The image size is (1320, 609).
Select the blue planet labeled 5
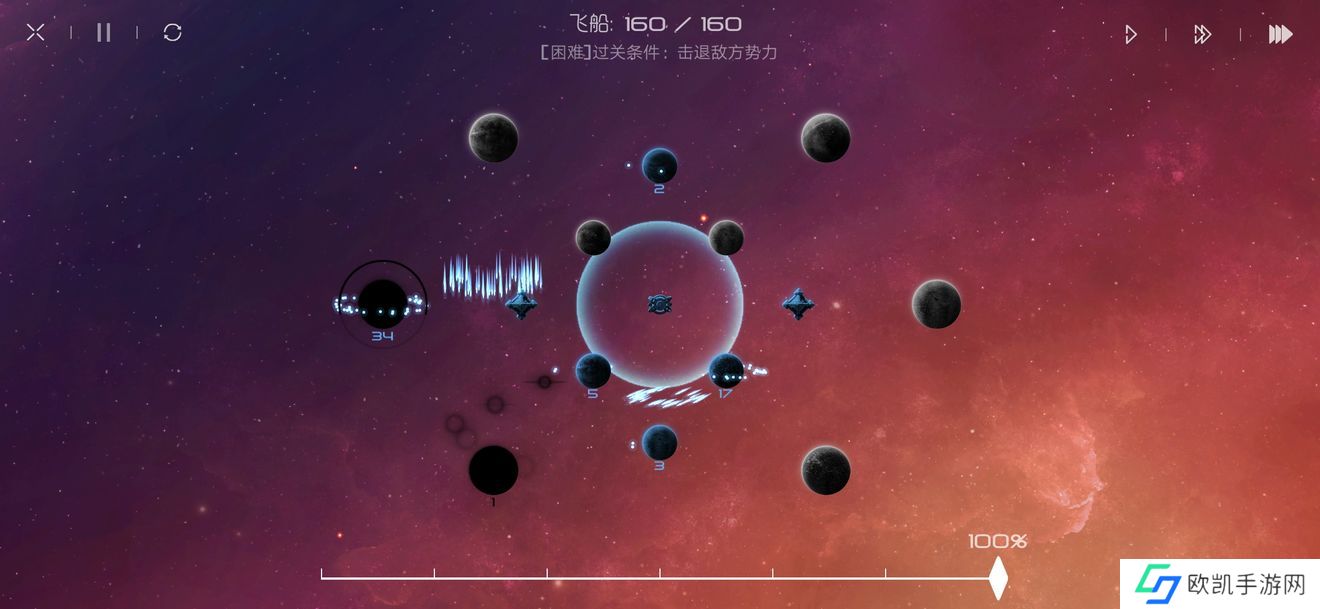(593, 371)
